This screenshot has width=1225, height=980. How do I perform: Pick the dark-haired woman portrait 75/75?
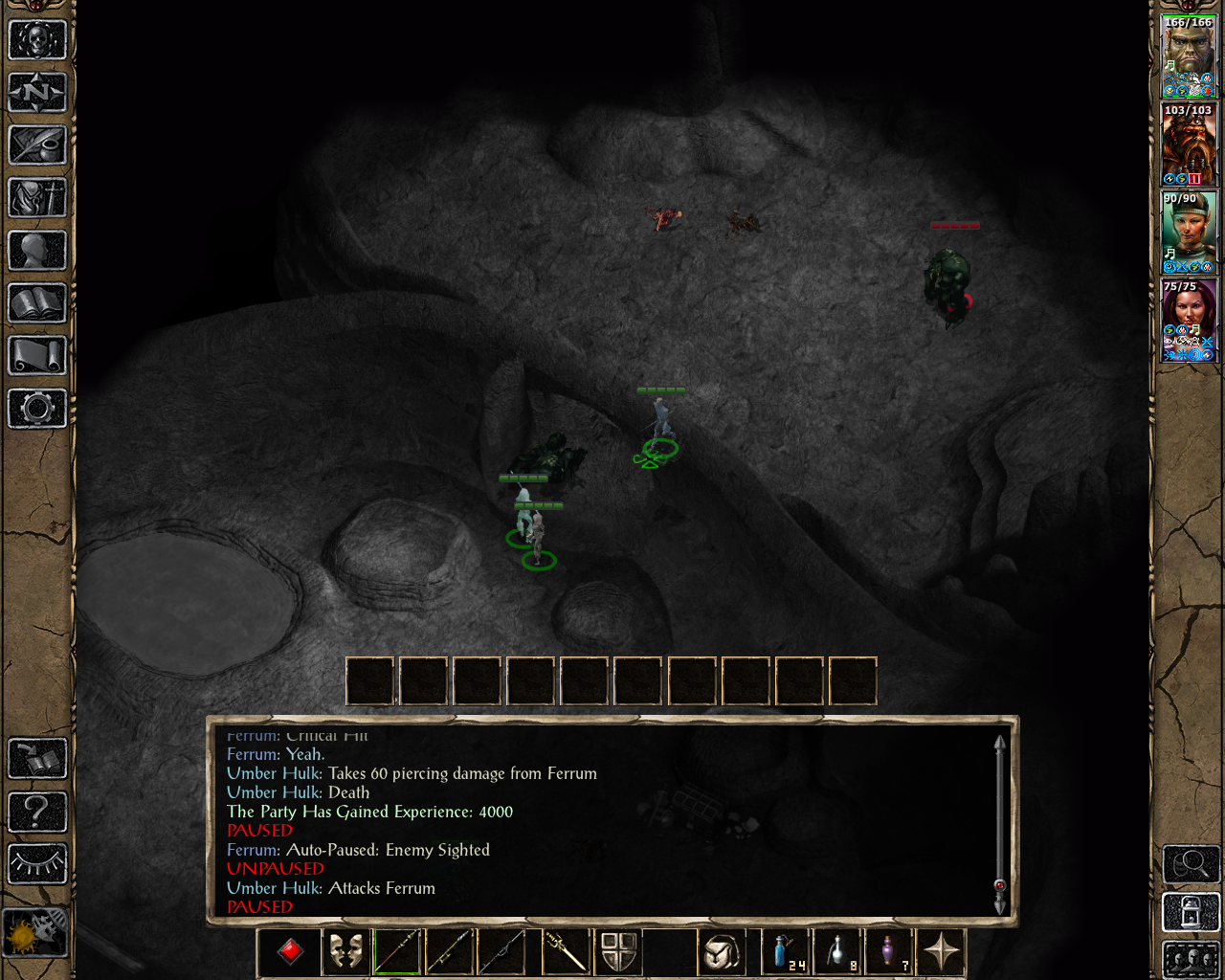tap(1188, 320)
